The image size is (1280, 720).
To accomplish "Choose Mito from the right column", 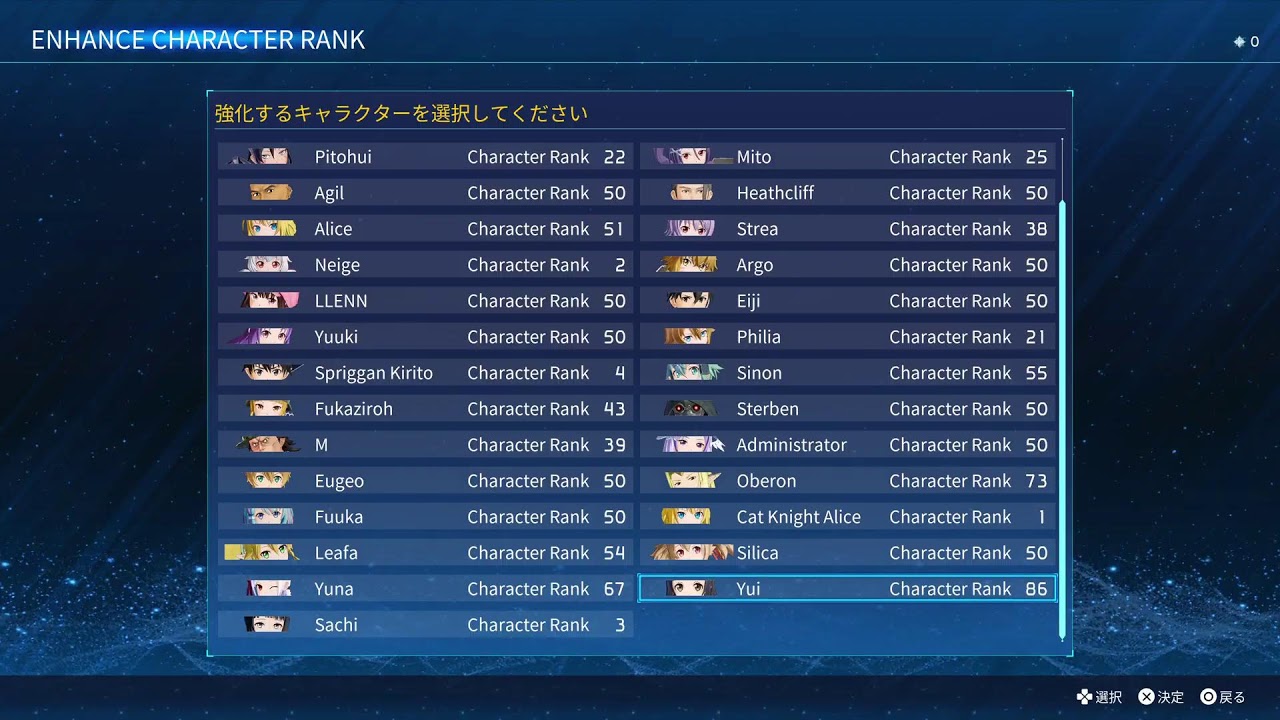I will pyautogui.click(x=847, y=157).
